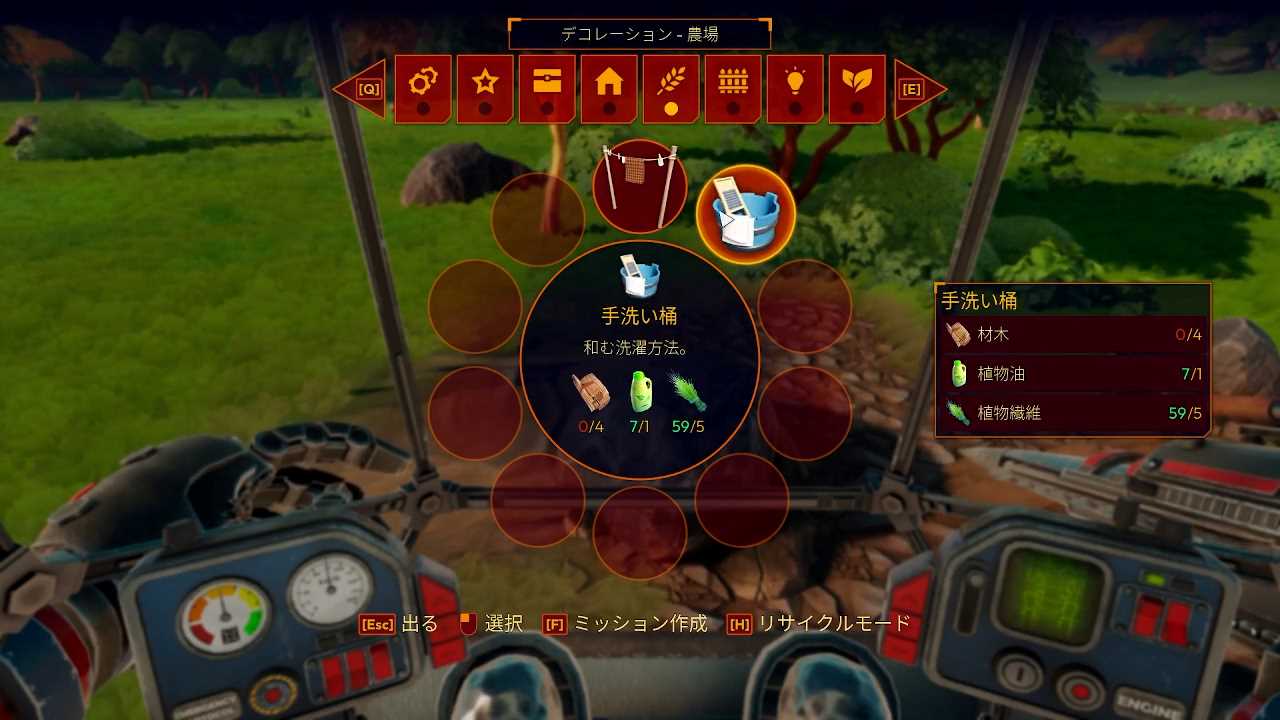Open the lightbulb category tab

[x=795, y=88]
